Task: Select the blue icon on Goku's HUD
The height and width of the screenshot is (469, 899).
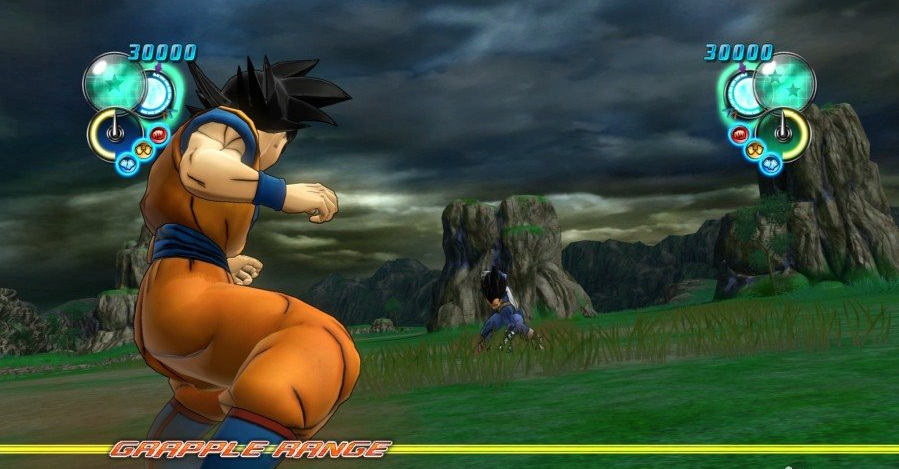Action: (x=127, y=163)
